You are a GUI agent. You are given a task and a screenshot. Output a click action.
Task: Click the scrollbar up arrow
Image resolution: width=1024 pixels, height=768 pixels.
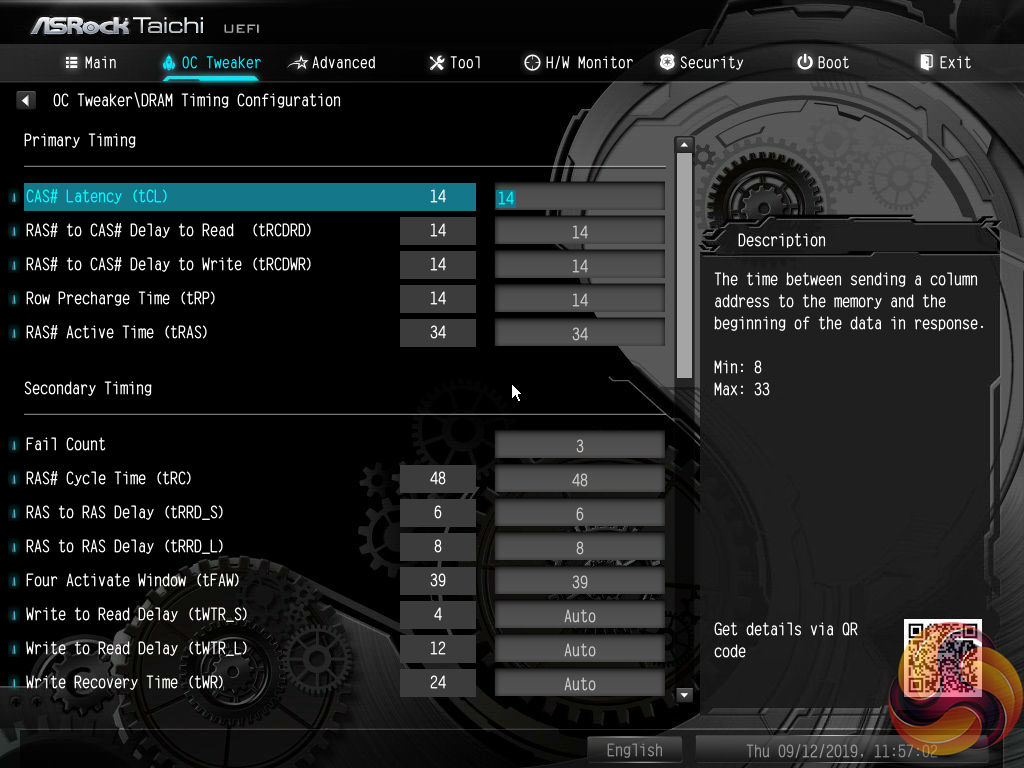685,145
